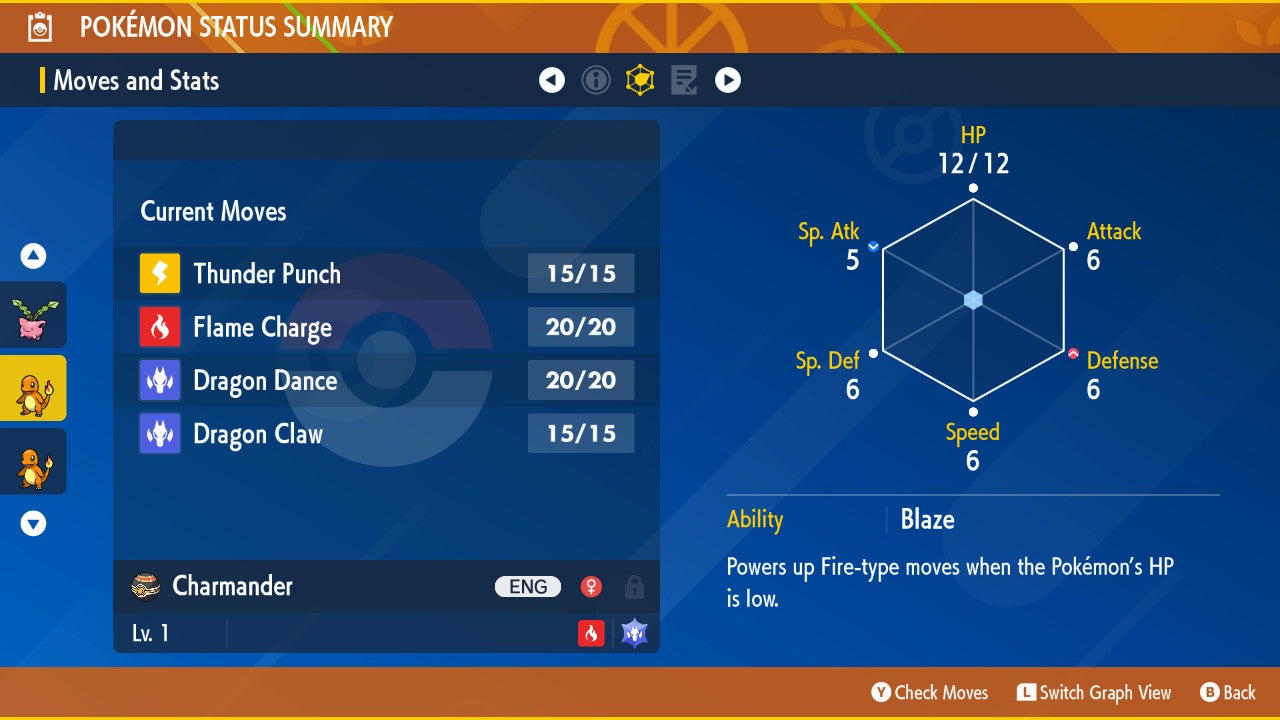Select the Dragon Dance move

(386, 381)
